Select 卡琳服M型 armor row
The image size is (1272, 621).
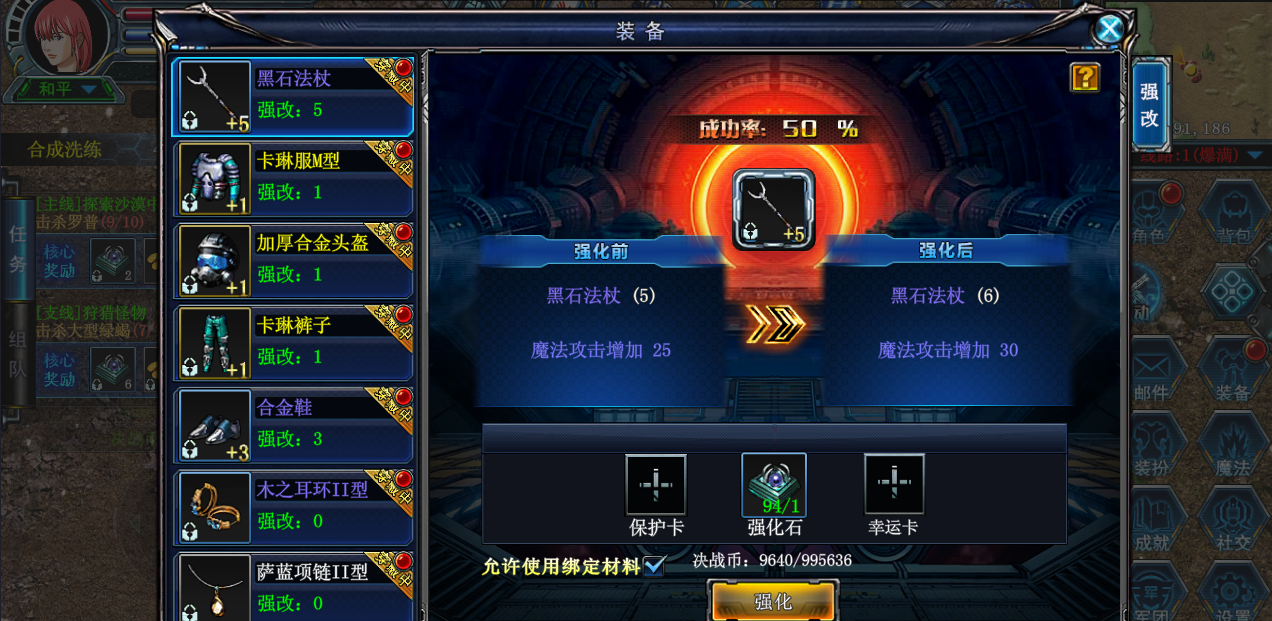[293, 178]
